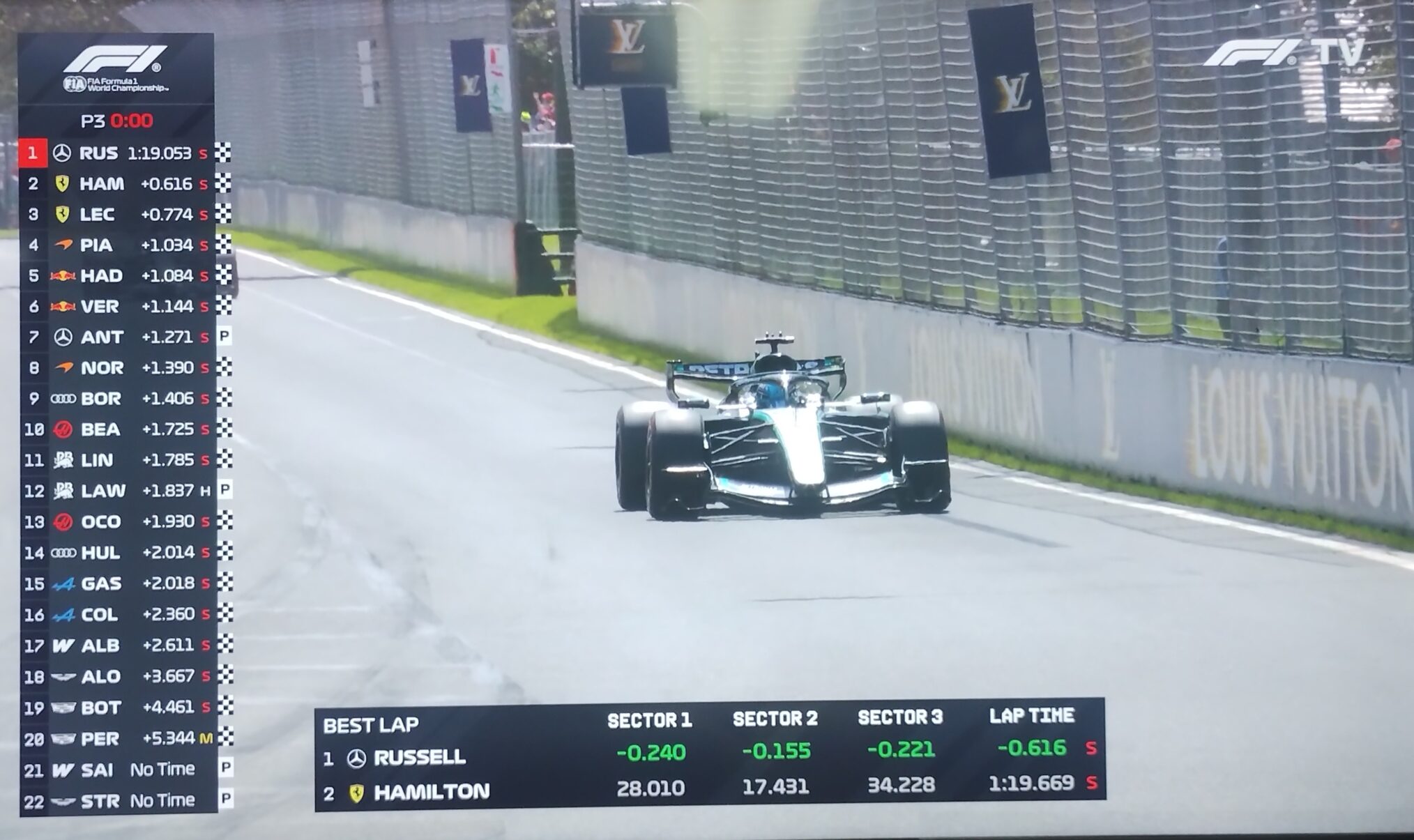
Task: Click the F1 TV logo
Action: [1283, 53]
